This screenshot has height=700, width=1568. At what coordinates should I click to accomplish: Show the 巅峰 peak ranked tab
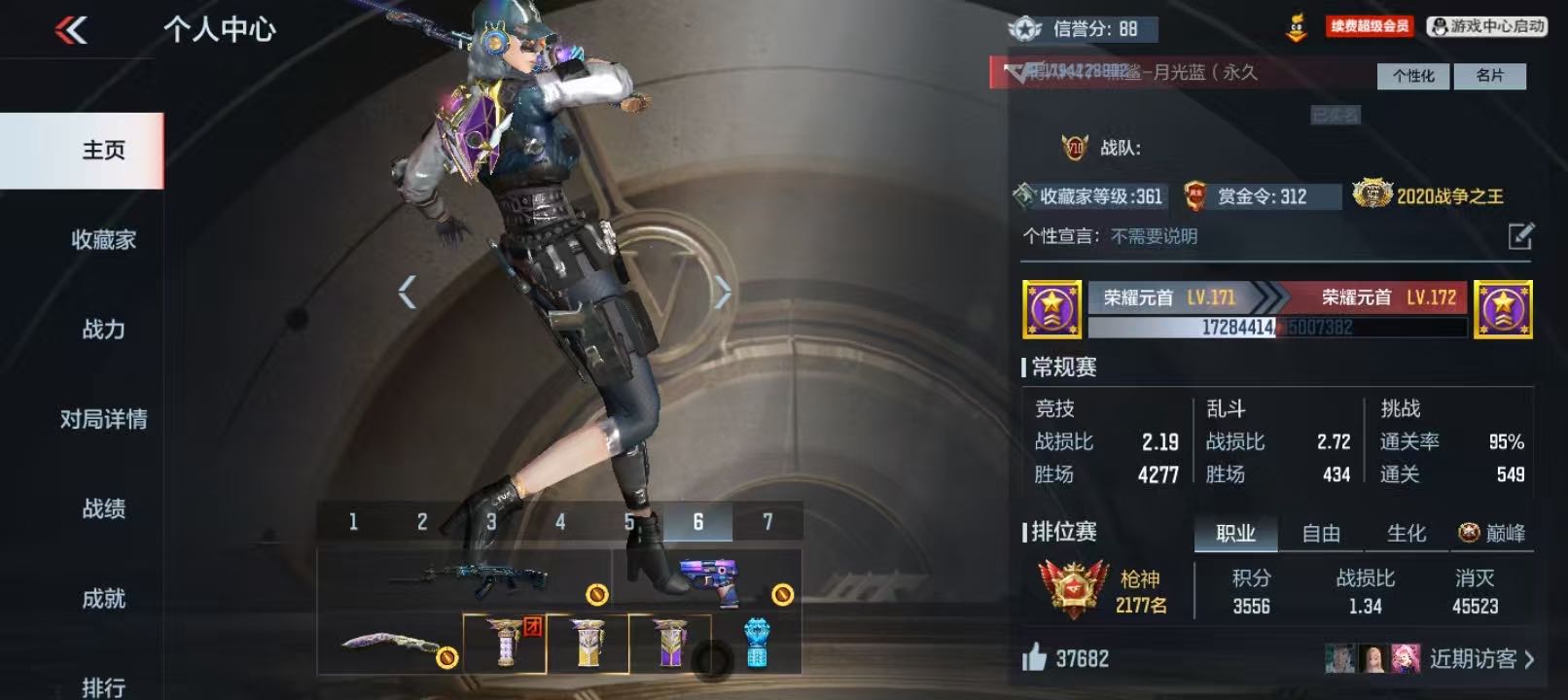[x=1492, y=533]
